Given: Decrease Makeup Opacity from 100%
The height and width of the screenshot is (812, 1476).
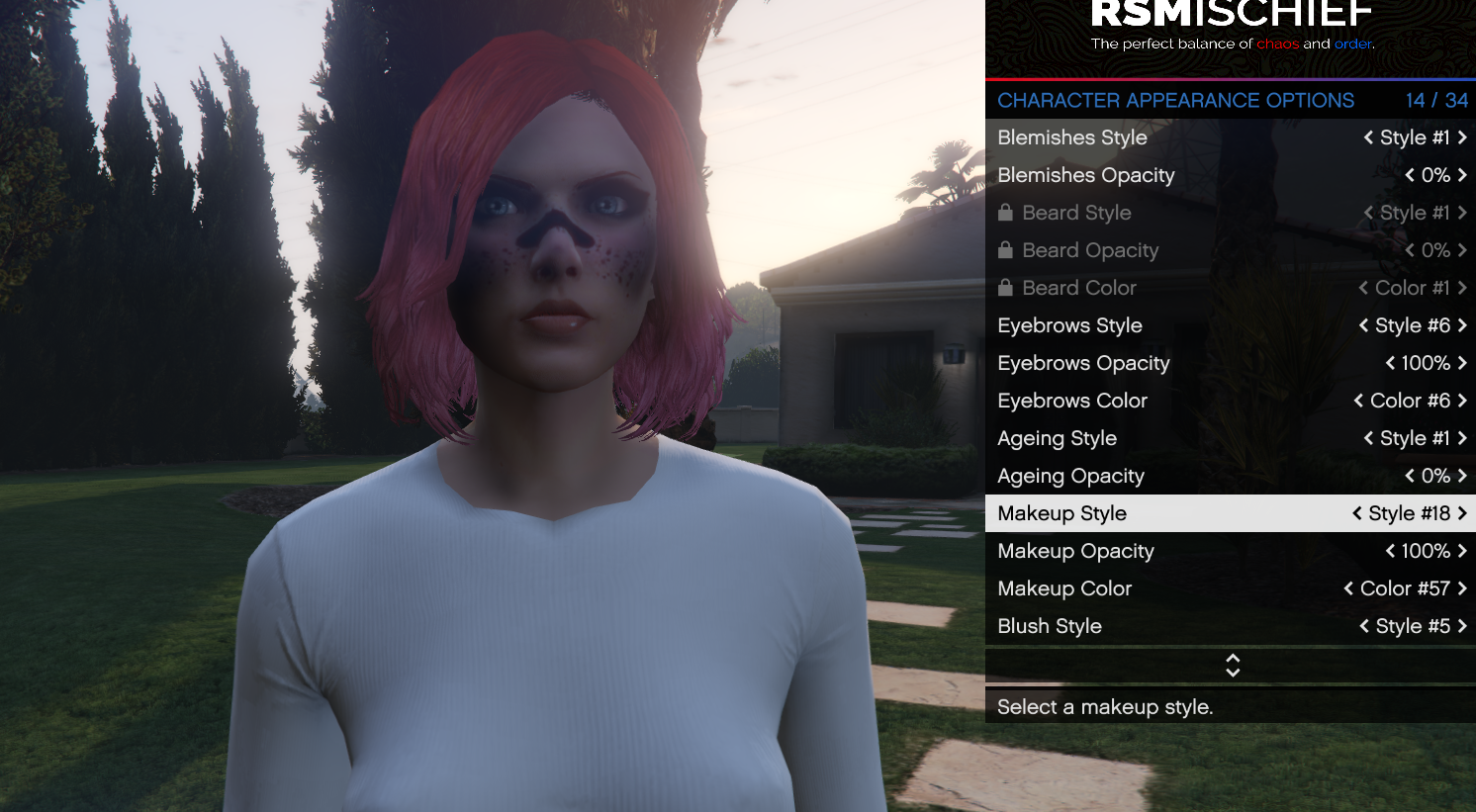Looking at the screenshot, I should (1390, 551).
